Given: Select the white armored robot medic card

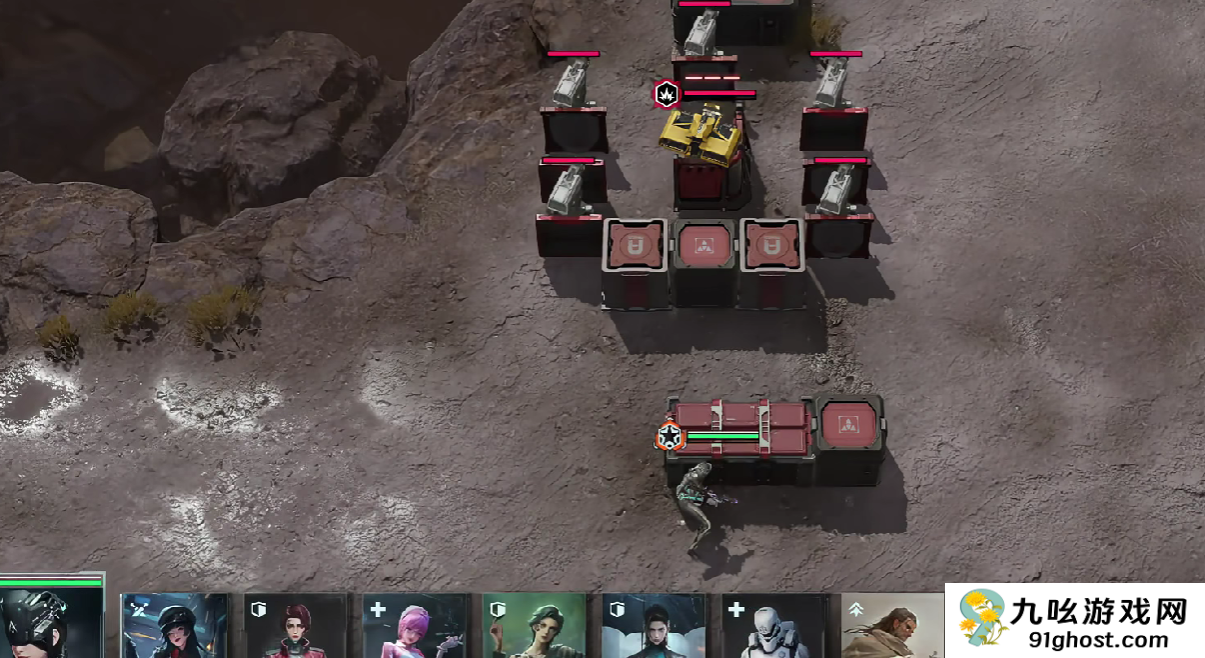Looking at the screenshot, I should tap(773, 627).
